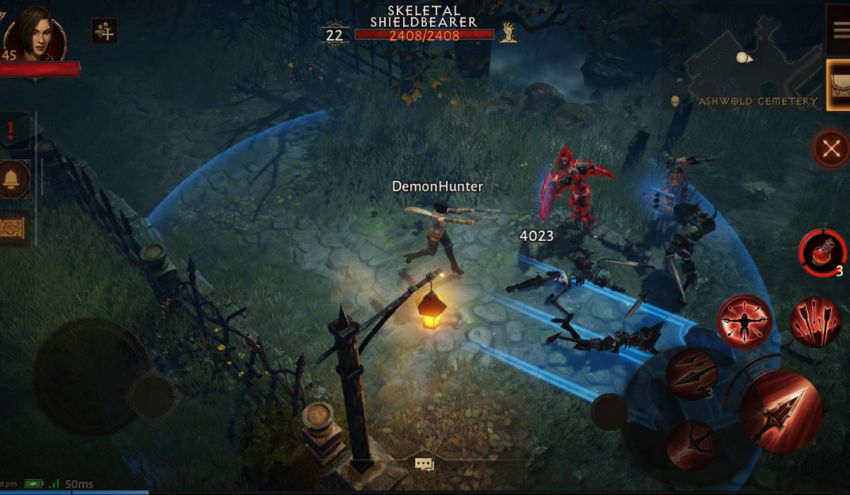Viewport: 850px width, 495px height.
Task: Open the hamburger main menu
Action: [837, 31]
